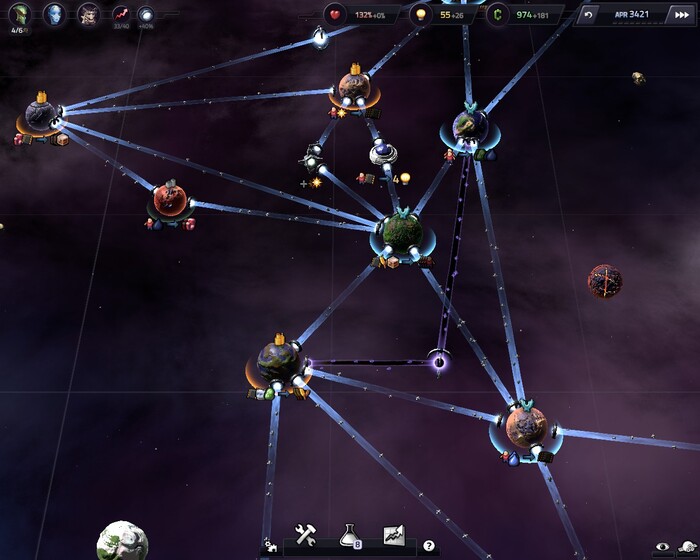The width and height of the screenshot is (700, 560).
Task: Click the question mark help button
Action: pos(429,546)
